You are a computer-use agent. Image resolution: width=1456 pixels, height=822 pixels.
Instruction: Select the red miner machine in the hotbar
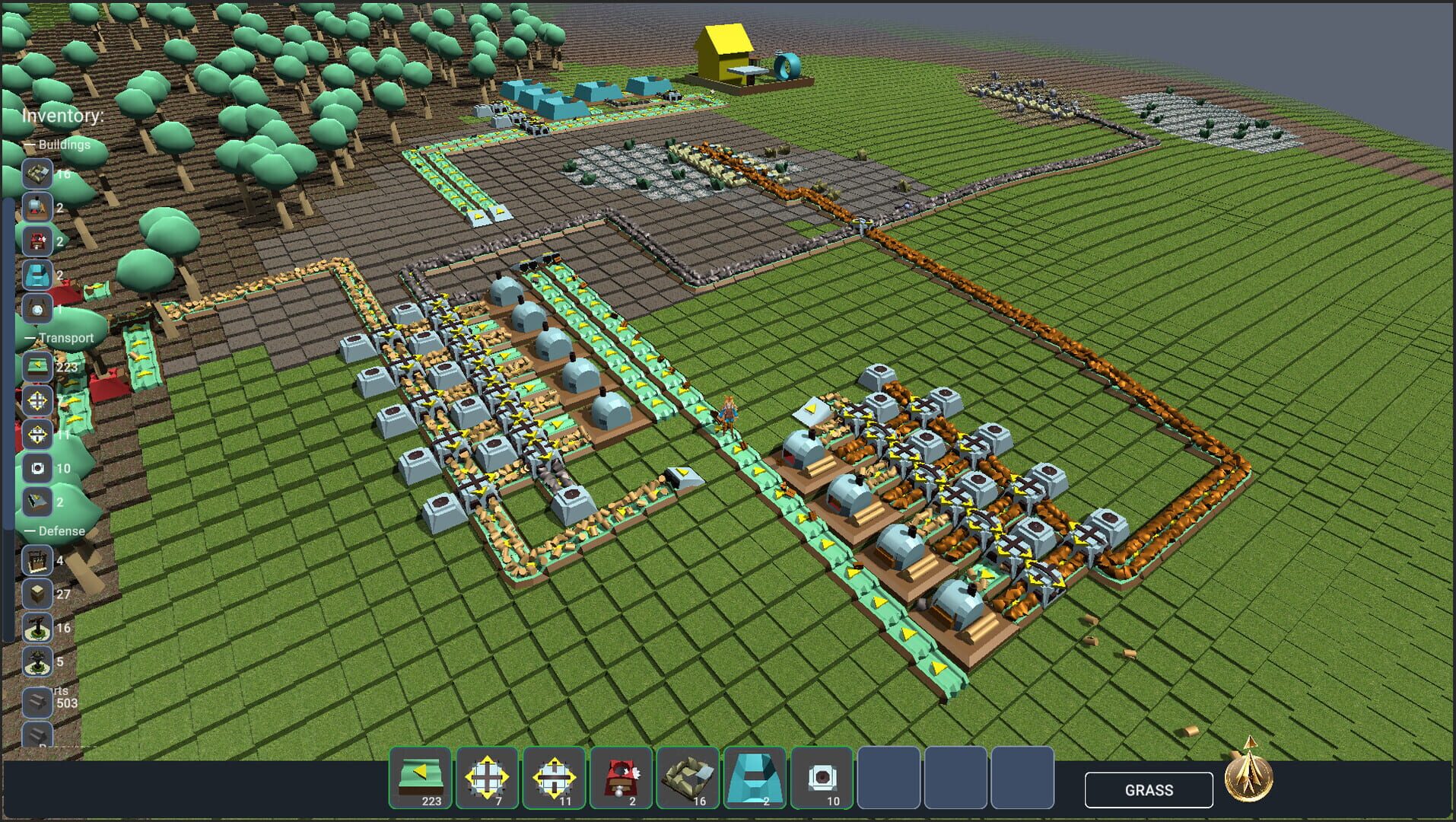point(621,776)
